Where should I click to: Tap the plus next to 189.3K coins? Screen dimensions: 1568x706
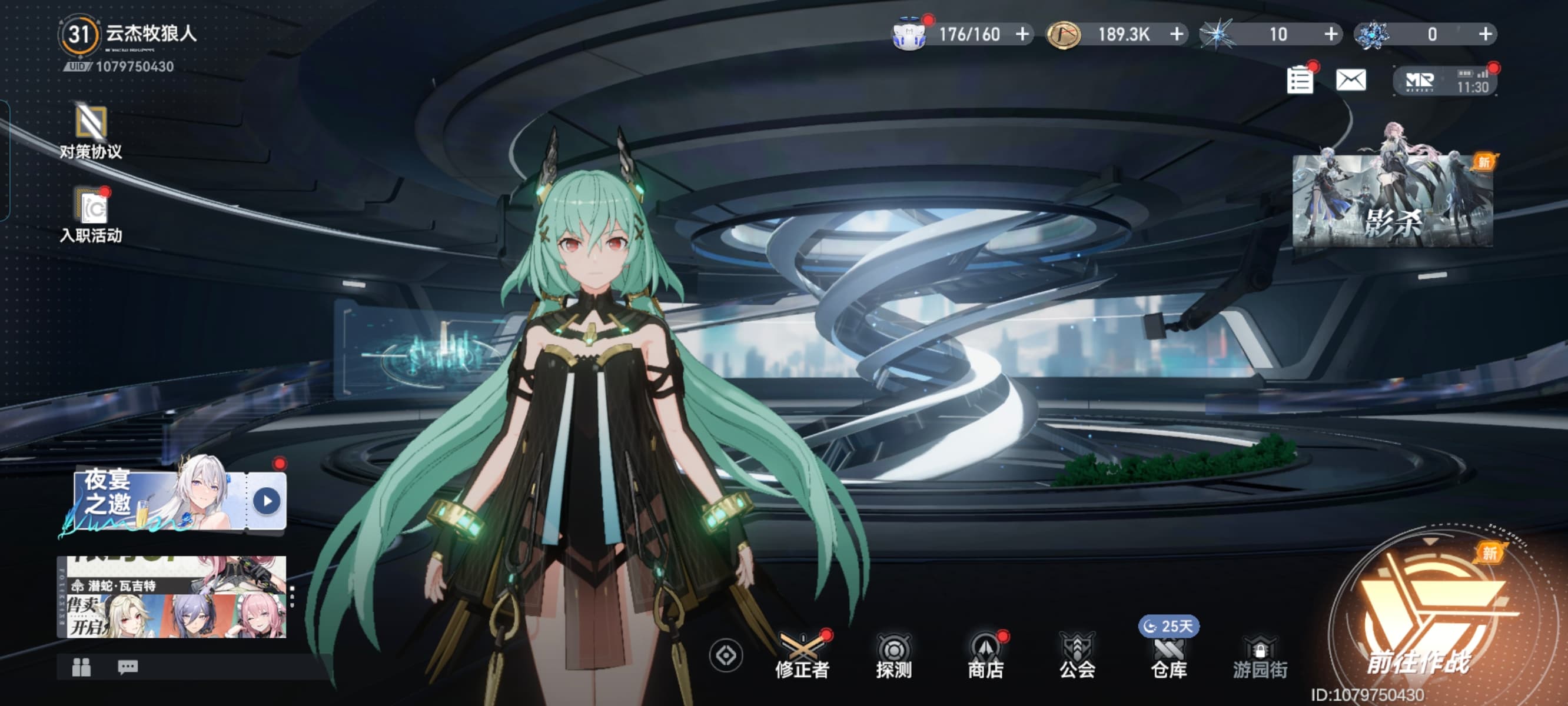coord(1177,34)
